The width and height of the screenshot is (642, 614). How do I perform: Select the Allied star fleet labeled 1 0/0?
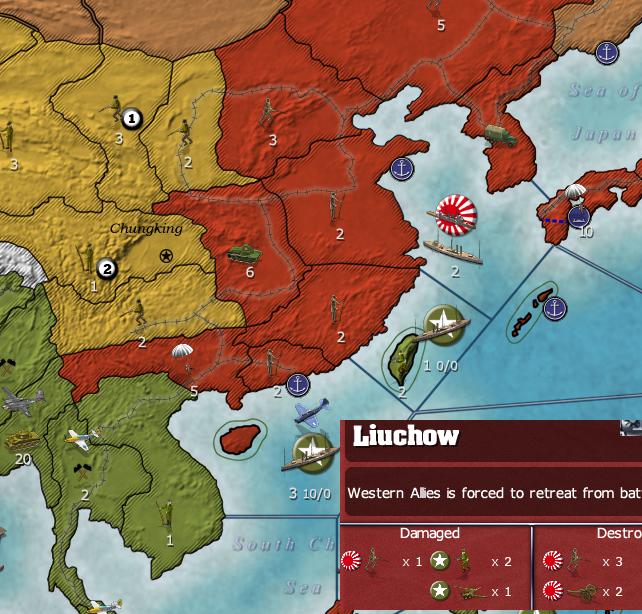point(441,322)
